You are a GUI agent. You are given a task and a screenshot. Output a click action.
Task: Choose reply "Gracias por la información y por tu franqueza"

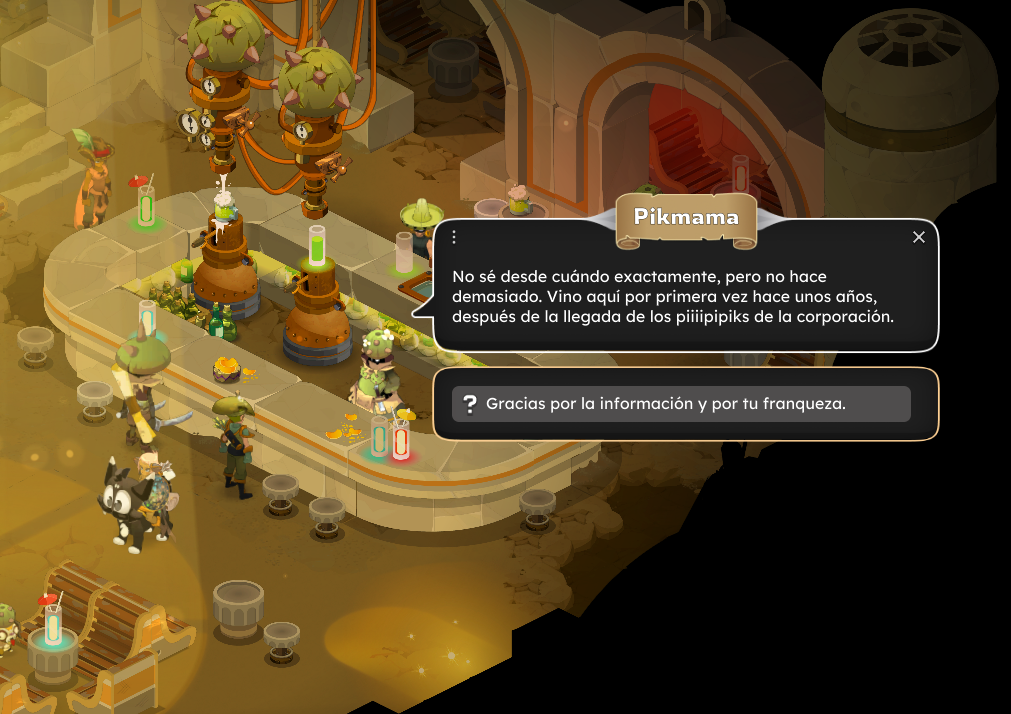click(681, 404)
